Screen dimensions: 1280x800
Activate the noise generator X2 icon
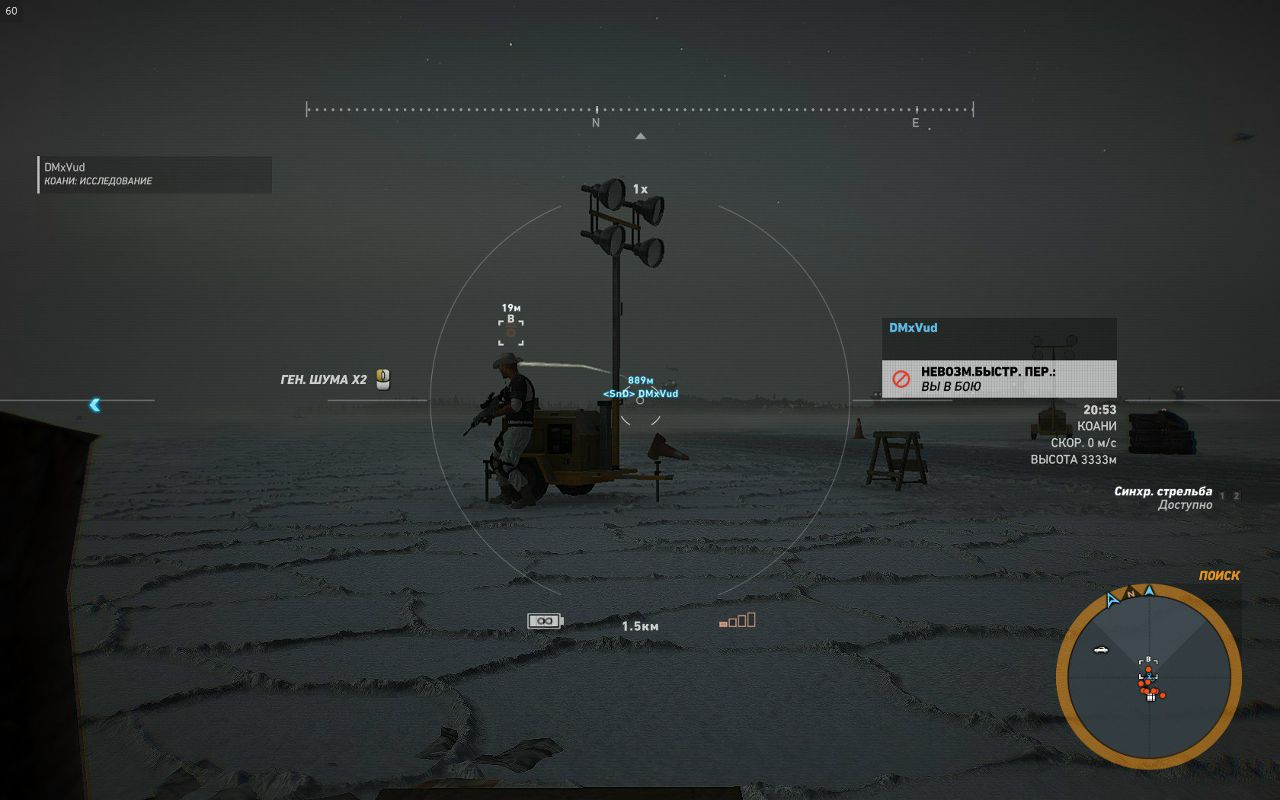[382, 379]
